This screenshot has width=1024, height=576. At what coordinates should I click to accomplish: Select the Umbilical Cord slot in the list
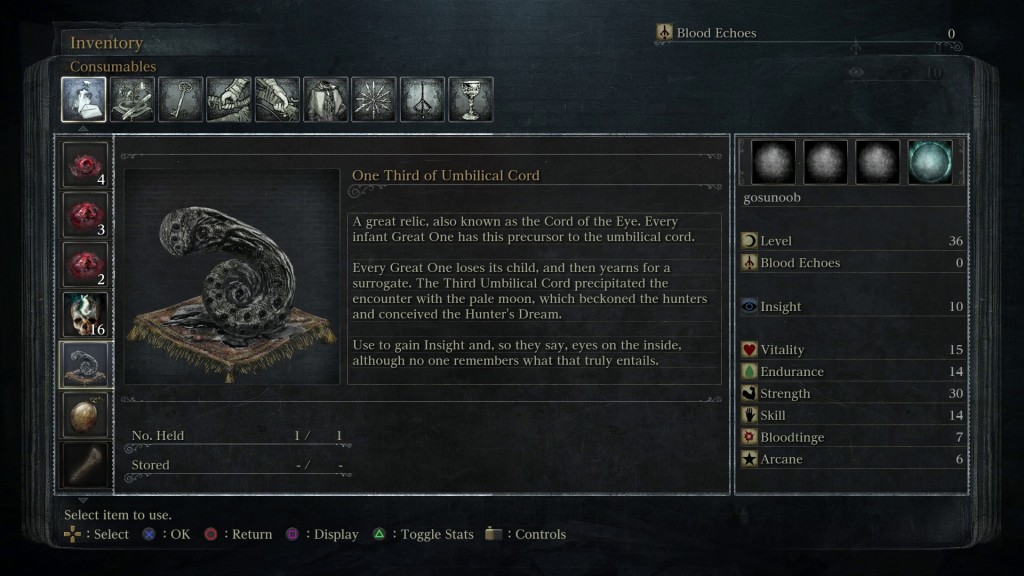pyautogui.click(x=85, y=364)
